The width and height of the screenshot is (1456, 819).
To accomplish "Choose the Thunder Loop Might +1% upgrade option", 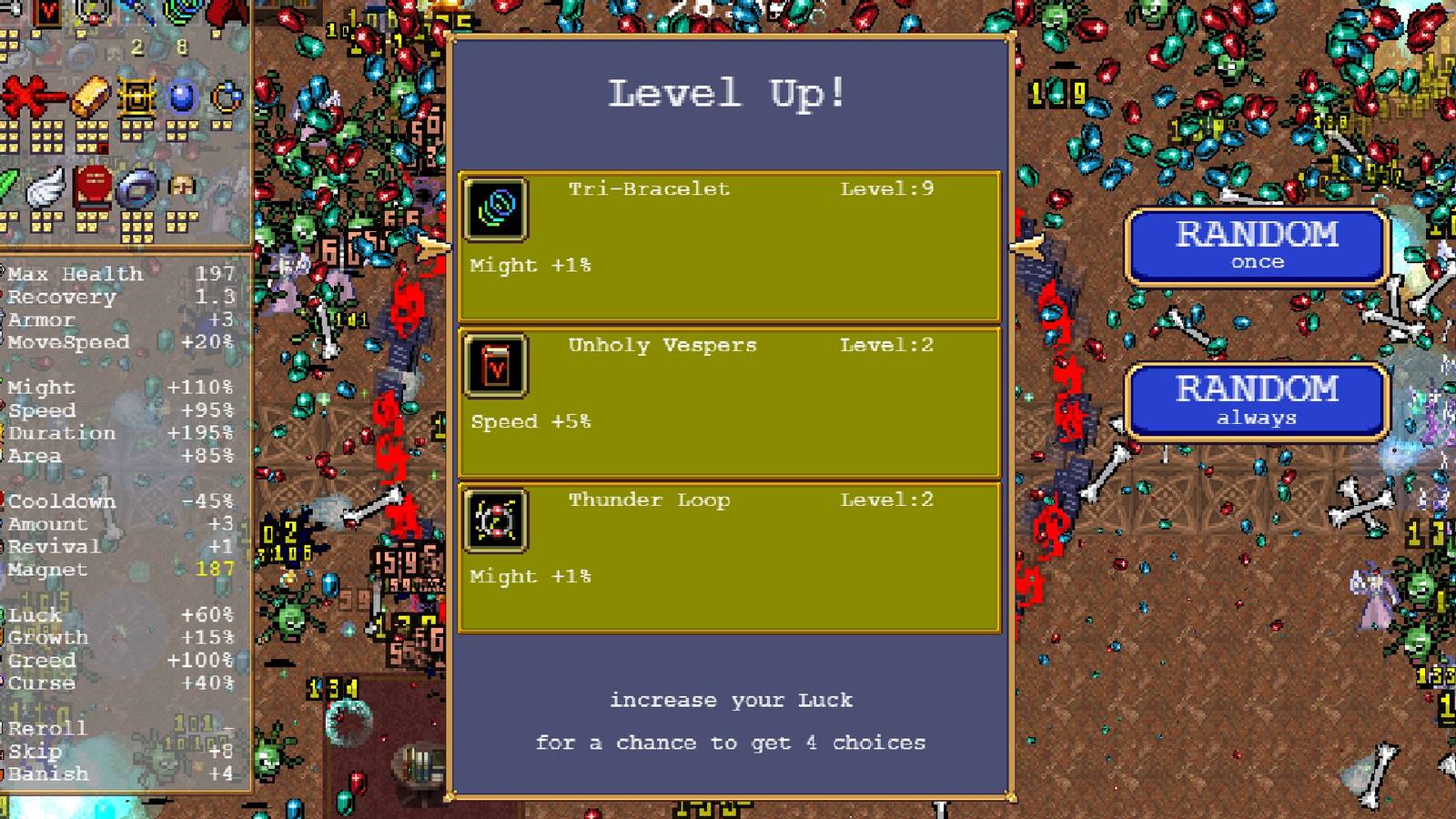I will (728, 555).
